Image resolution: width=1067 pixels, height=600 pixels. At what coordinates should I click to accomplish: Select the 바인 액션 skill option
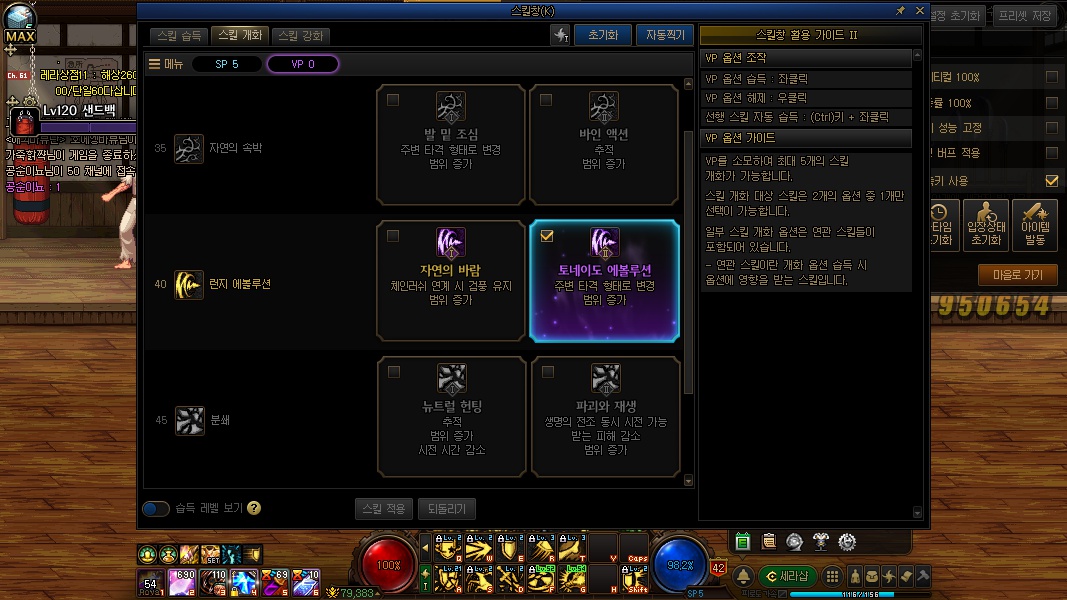[x=604, y=143]
